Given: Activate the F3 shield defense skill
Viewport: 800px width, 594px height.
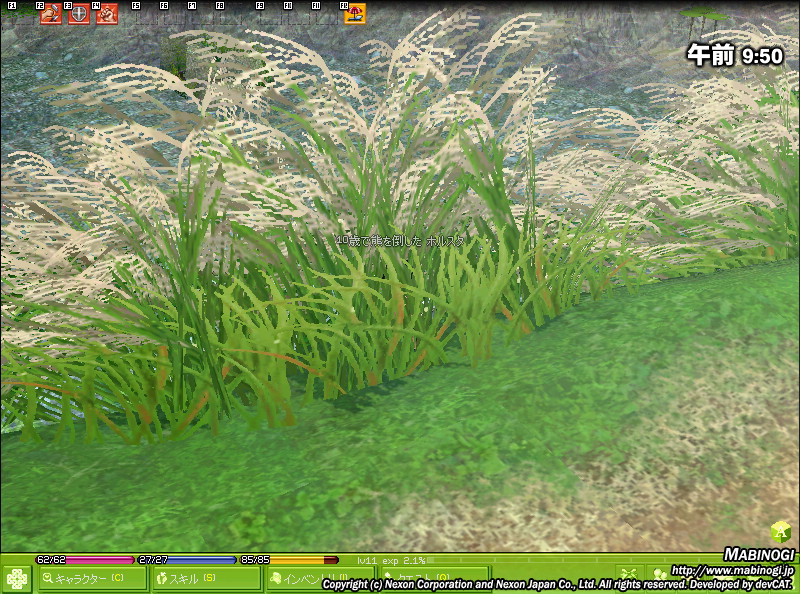Looking at the screenshot, I should coord(78,14).
